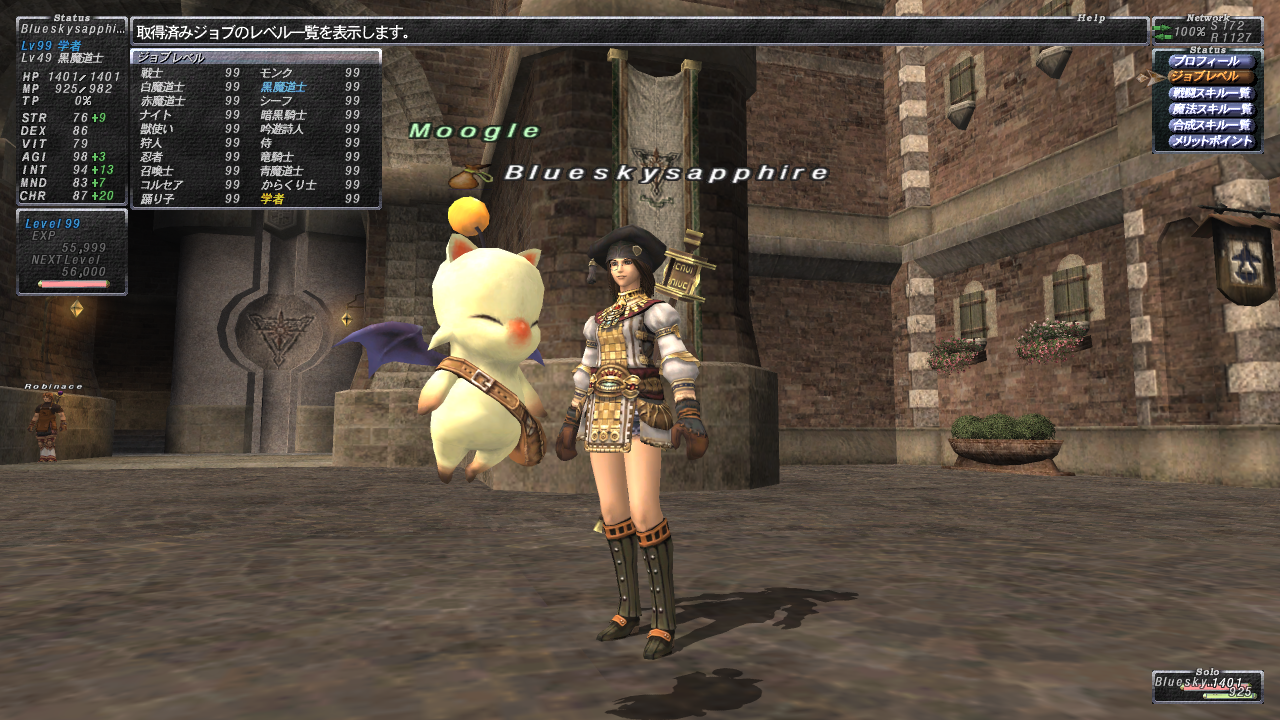Screen dimensions: 1280x720
Task: Show the 戦闘スキル一覧 combat skills list
Action: (x=1210, y=93)
